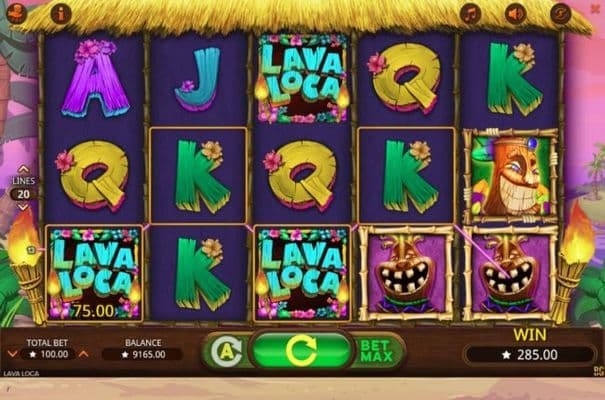Screen dimensions: 605x400
Task: Click the round icon right of speaker
Action: click(560, 14)
